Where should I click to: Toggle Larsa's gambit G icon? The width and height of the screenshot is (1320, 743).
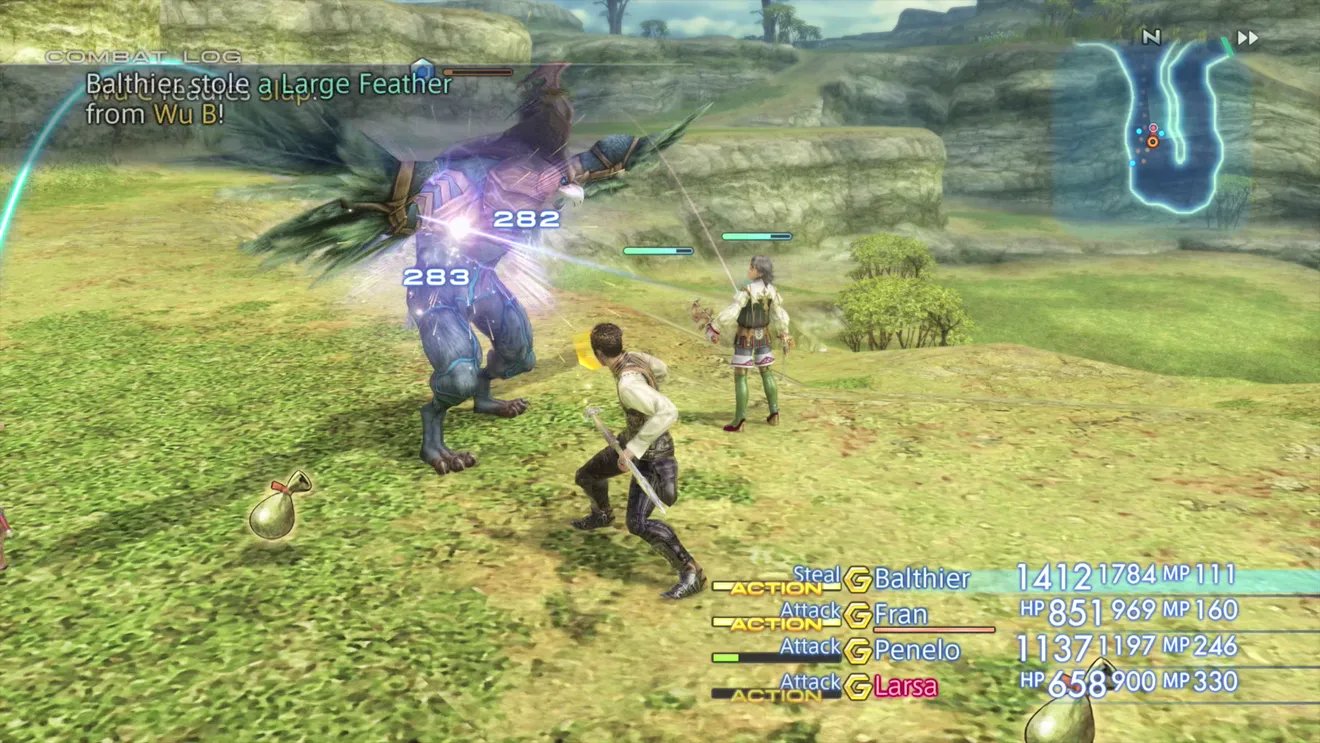[x=857, y=687]
